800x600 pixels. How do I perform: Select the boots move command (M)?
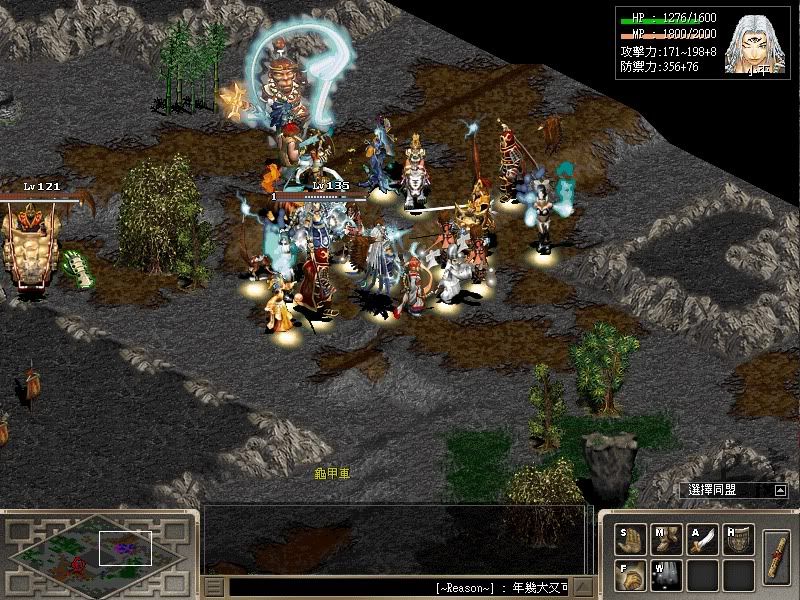pyautogui.click(x=666, y=539)
